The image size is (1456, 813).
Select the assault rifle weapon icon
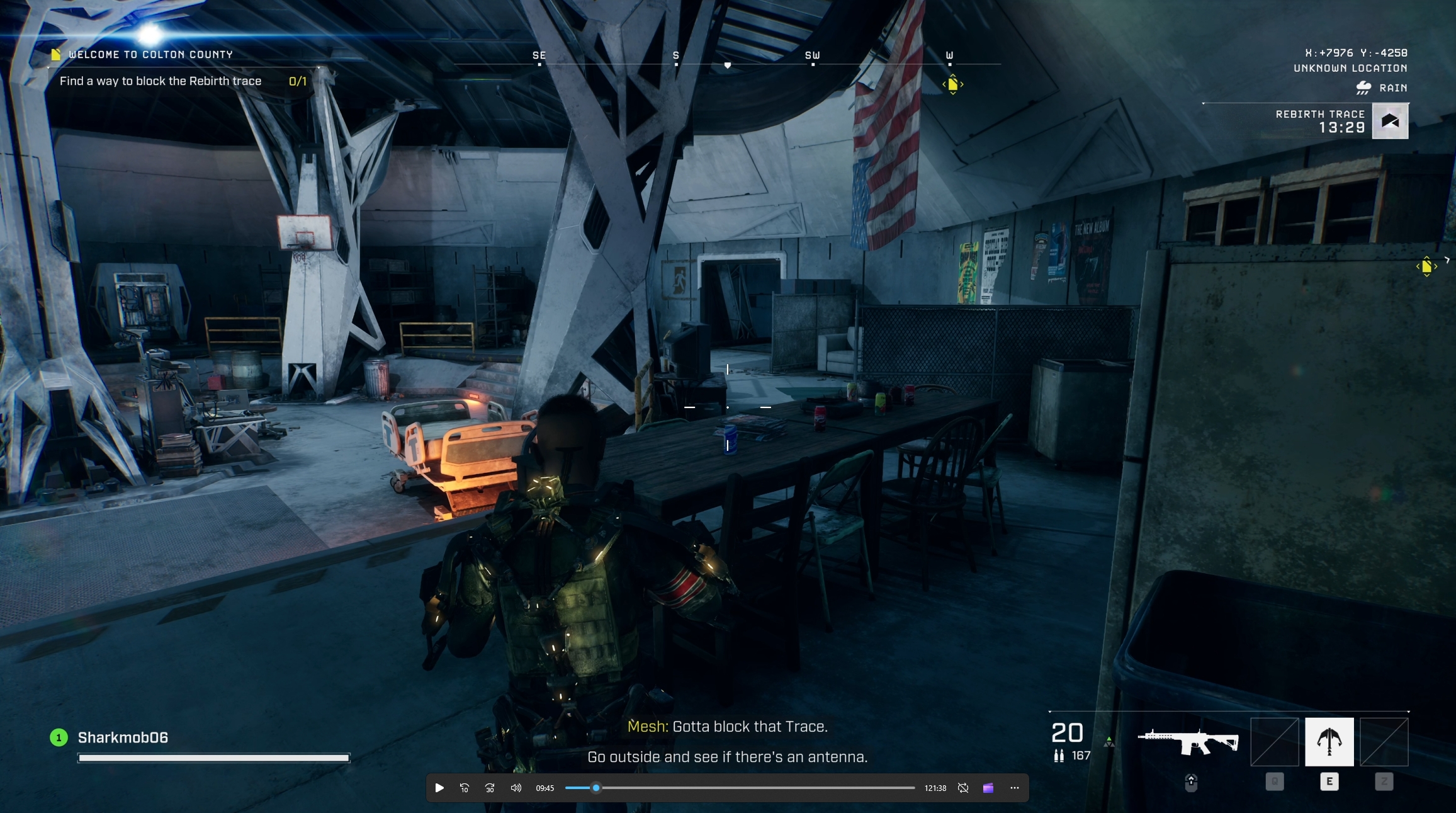[x=1188, y=742]
